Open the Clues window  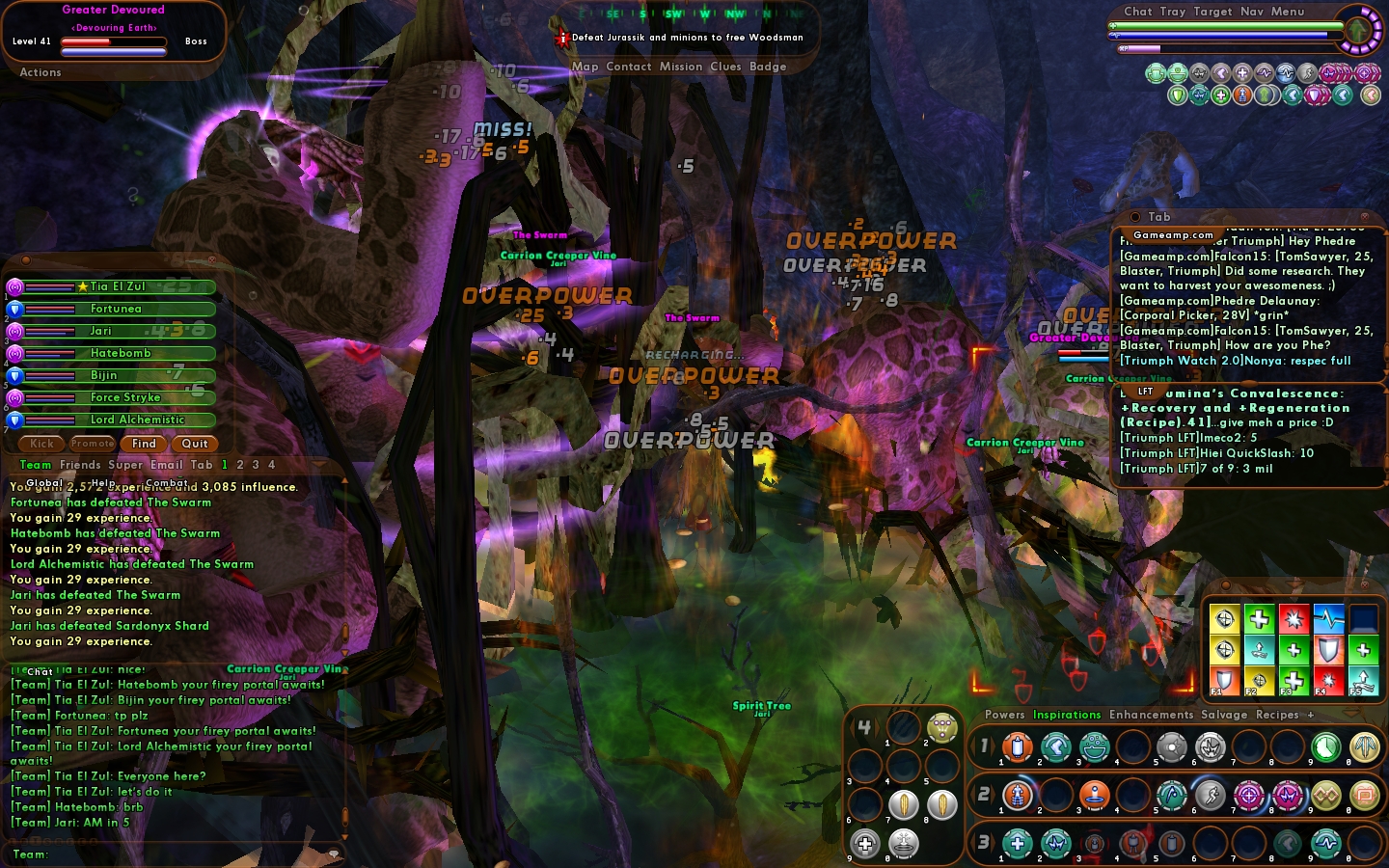pyautogui.click(x=725, y=67)
